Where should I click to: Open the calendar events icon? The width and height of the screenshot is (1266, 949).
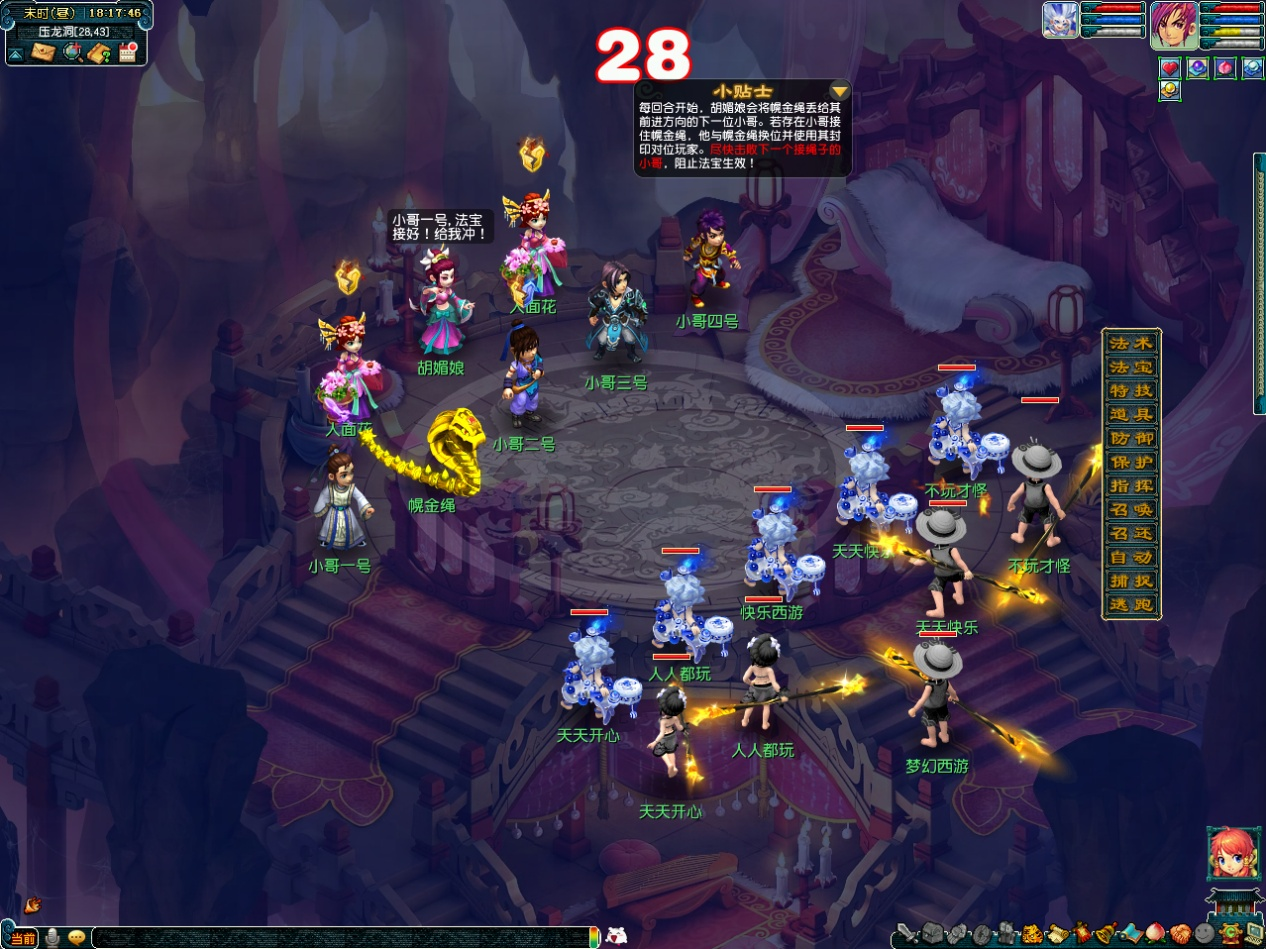coord(127,52)
